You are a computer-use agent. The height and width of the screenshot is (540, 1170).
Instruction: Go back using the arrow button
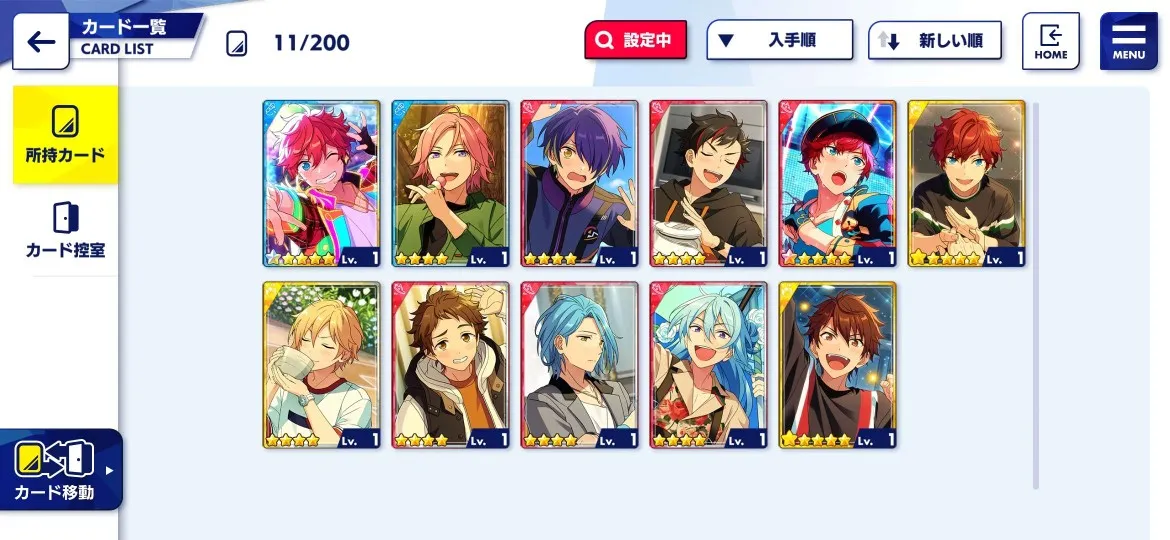(x=41, y=42)
